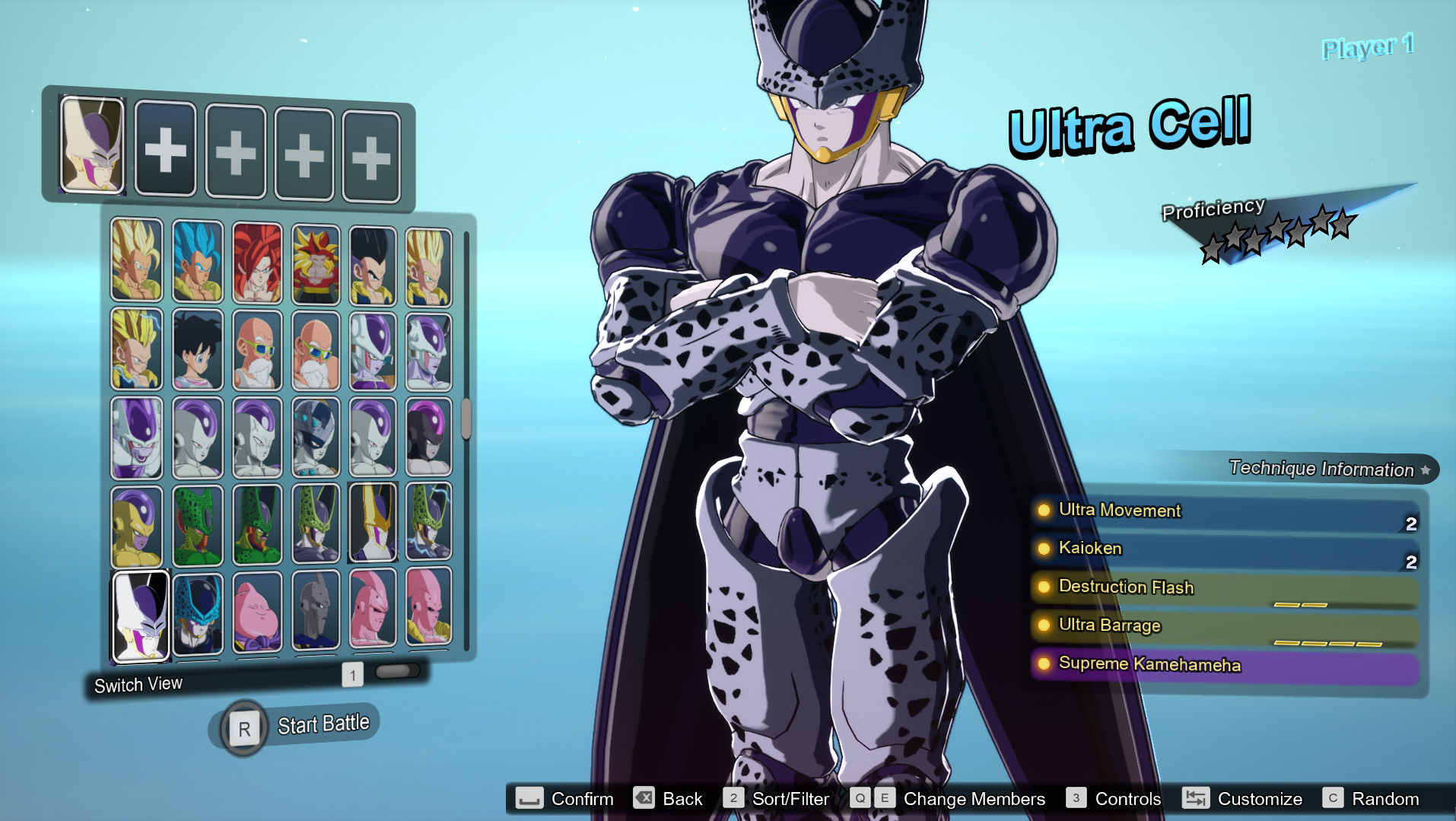Choose the round pink Majin Buu portrait
The image size is (1456, 821).
click(x=257, y=613)
